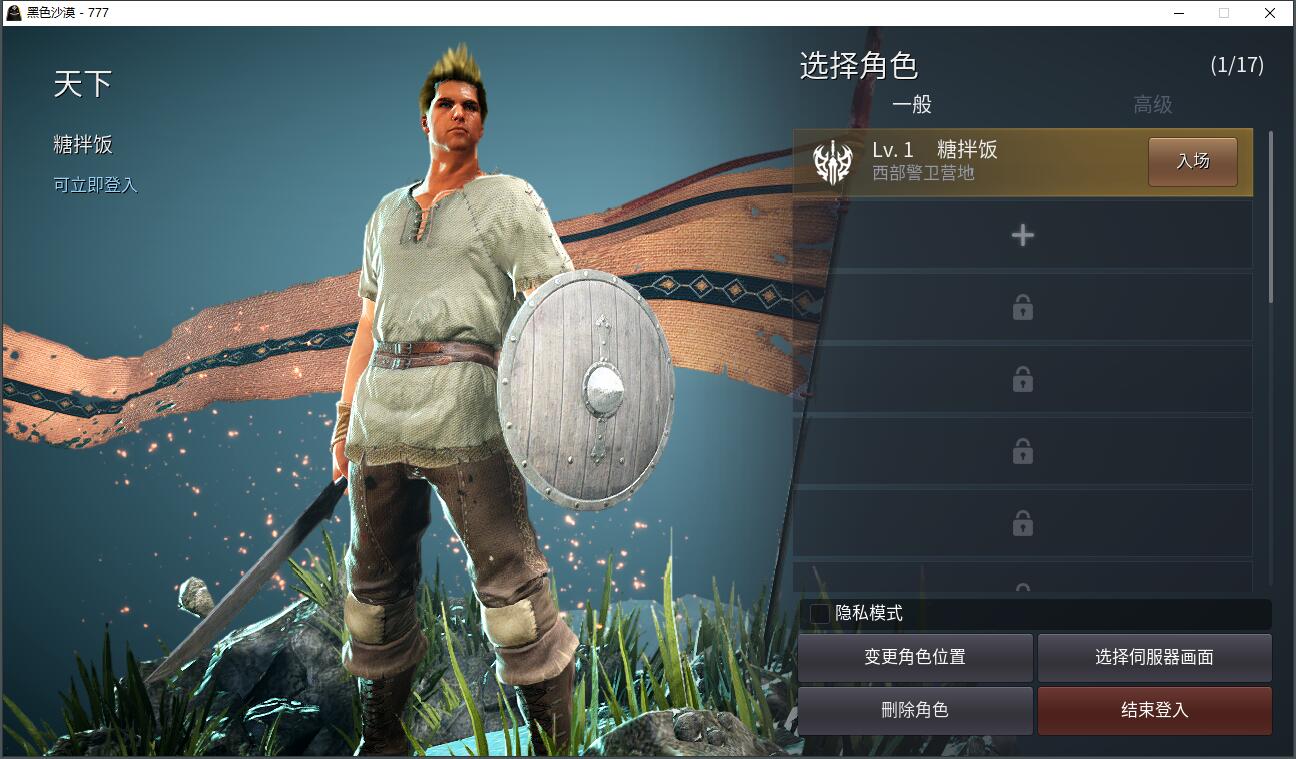This screenshot has width=1296, height=759.
Task: Click 结束登入 to log out
Action: click(1154, 710)
